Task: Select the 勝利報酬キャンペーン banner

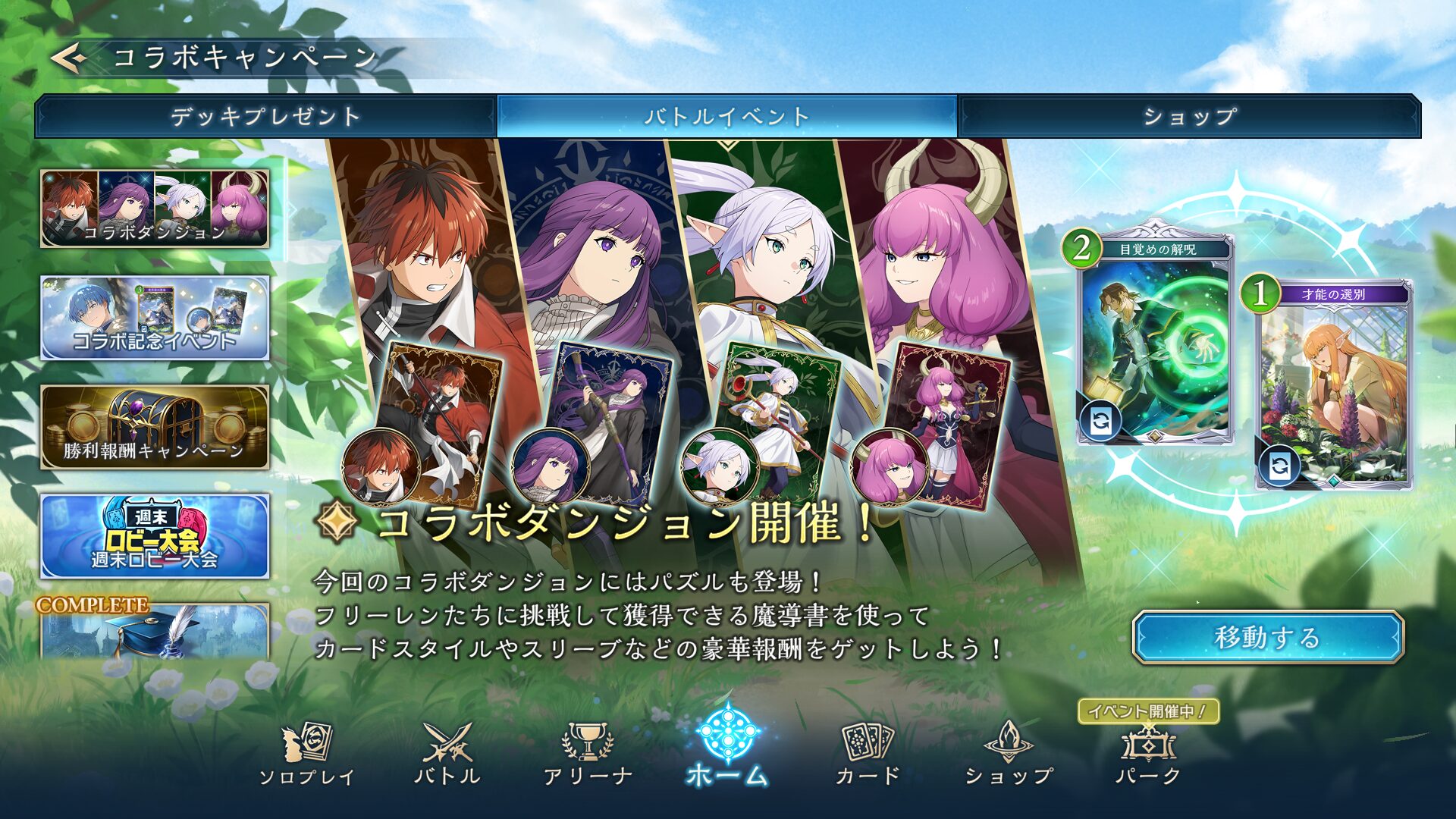Action: coord(155,427)
